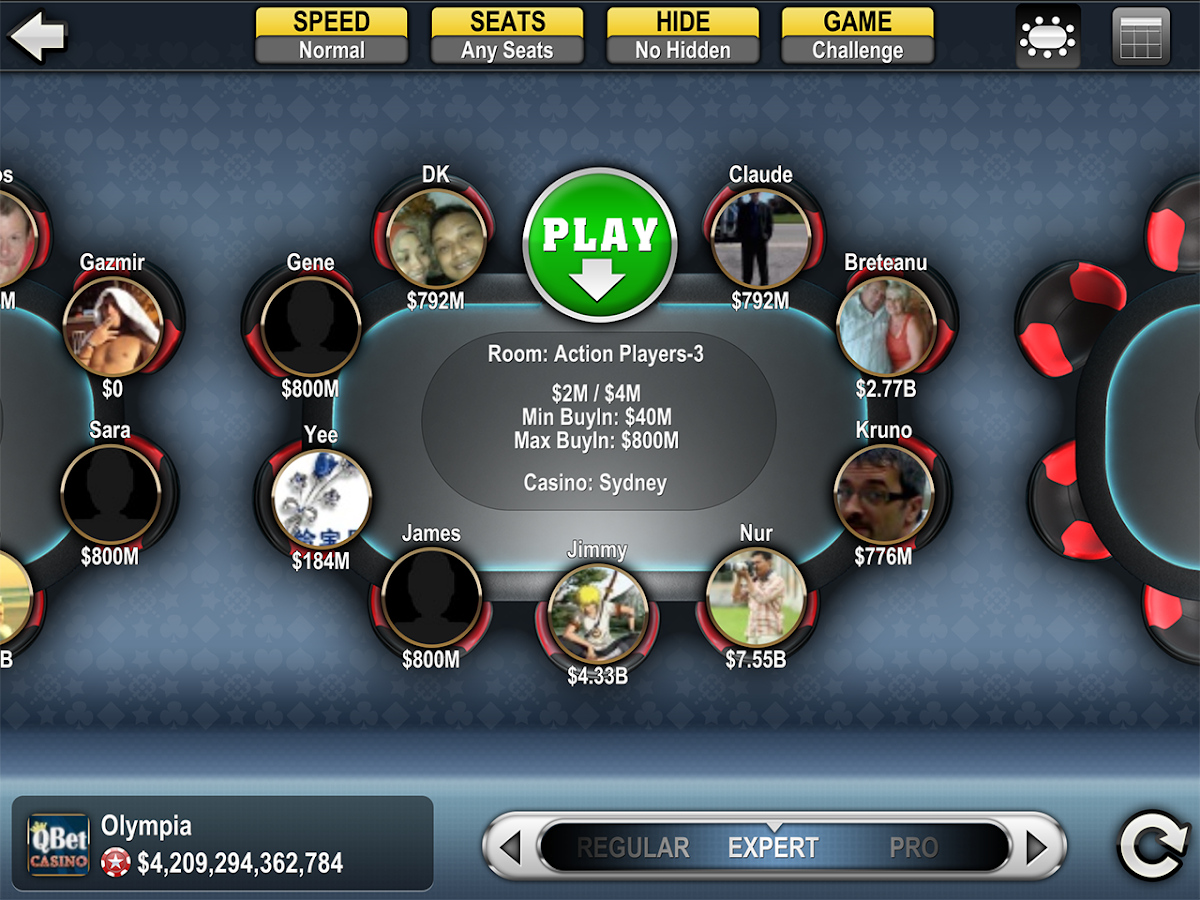The height and width of the screenshot is (900, 1200).
Task: Click the right arrow on stakes selector
Action: click(1036, 848)
